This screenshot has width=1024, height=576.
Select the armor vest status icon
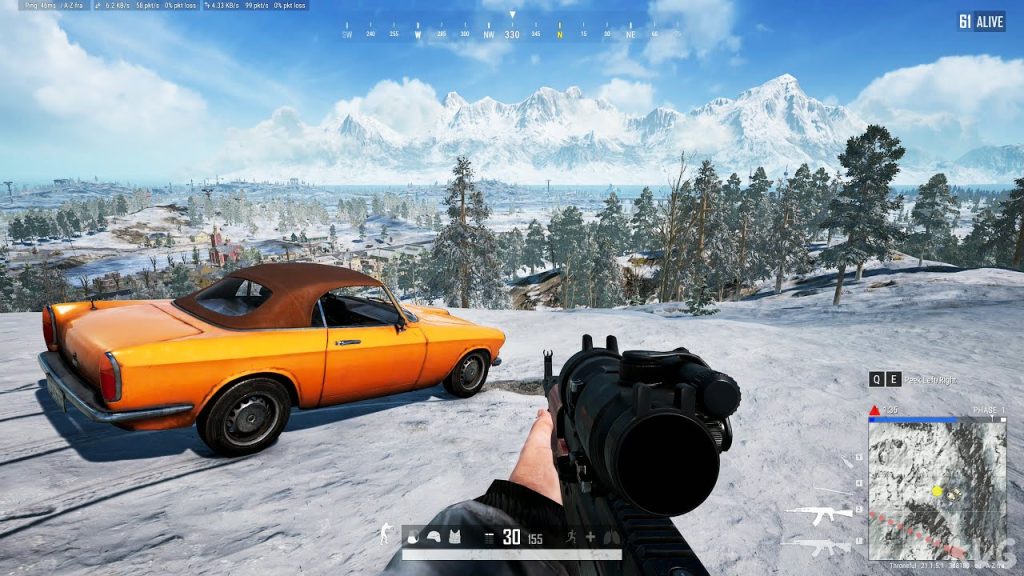[455, 538]
